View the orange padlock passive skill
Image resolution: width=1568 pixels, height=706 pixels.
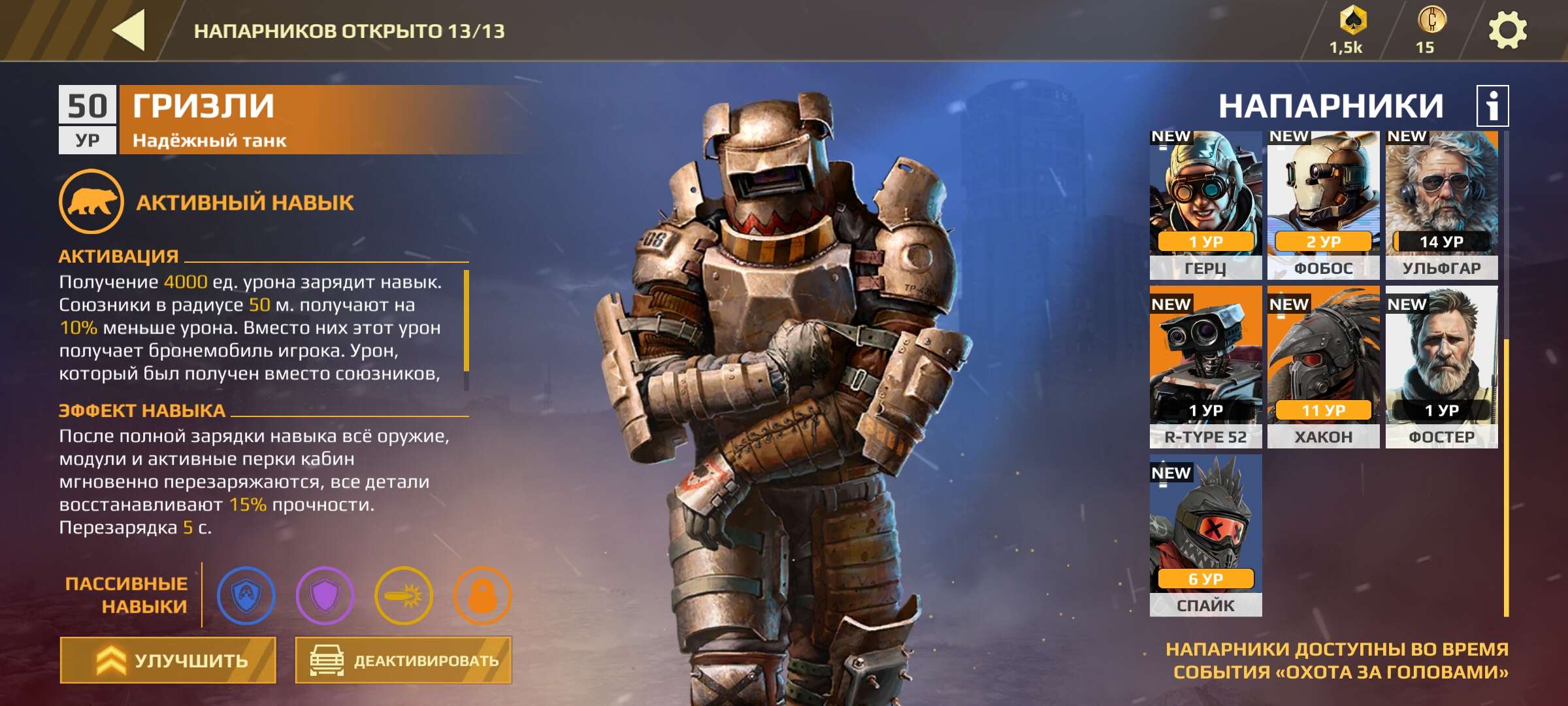tap(482, 596)
